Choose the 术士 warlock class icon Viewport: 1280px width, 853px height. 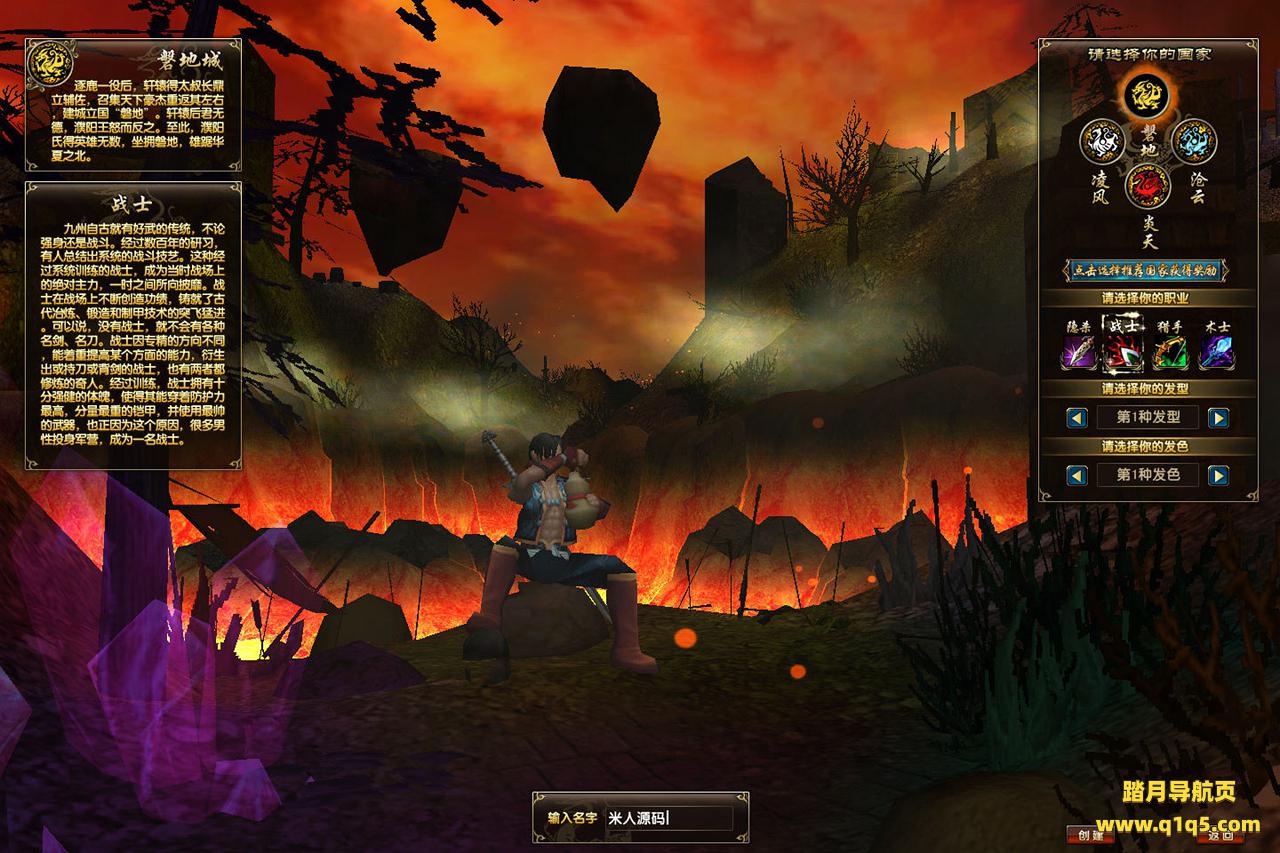(1216, 351)
